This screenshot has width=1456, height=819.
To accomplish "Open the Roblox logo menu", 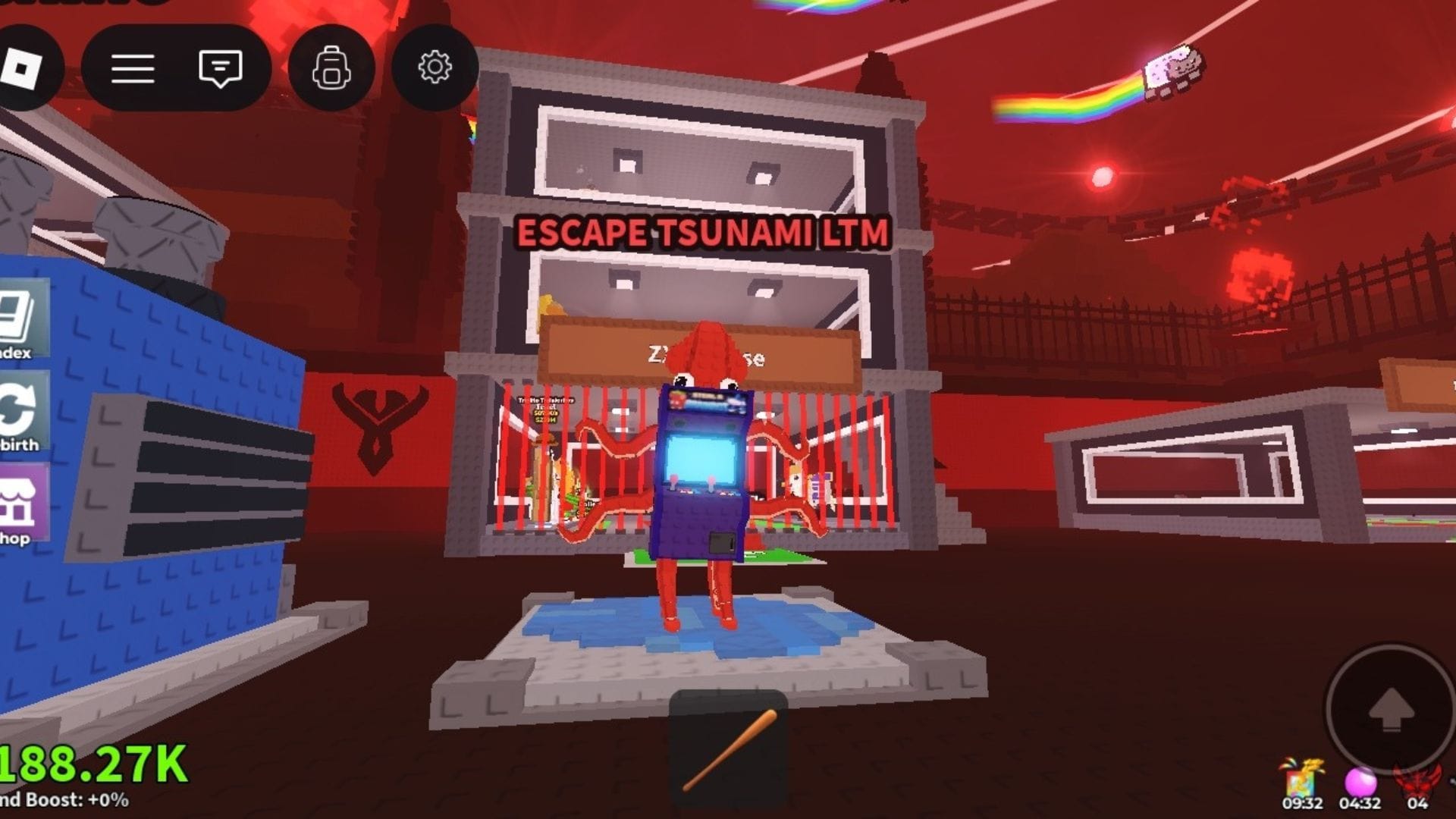I will coord(21,68).
